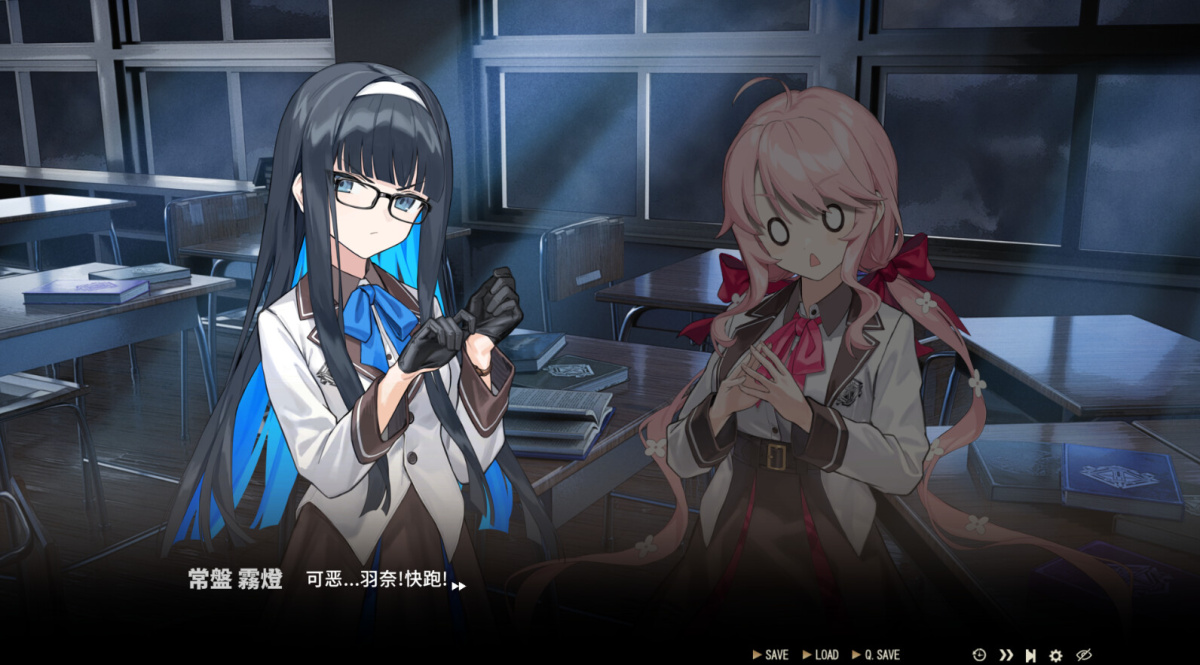Open the dialogue history clock icon
Viewport: 1200px width, 665px height.
click(979, 655)
